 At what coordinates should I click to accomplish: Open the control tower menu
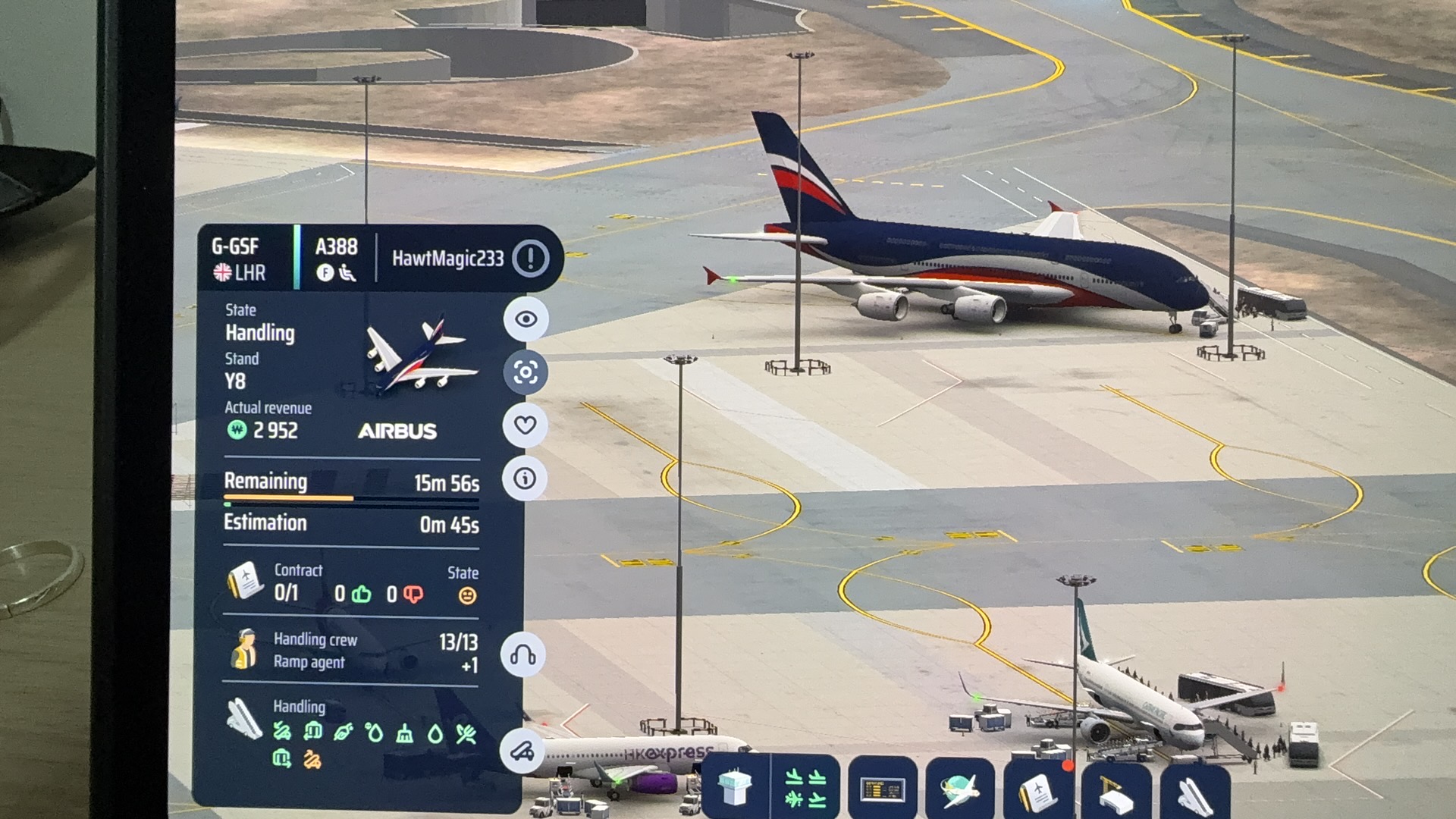[x=734, y=789]
